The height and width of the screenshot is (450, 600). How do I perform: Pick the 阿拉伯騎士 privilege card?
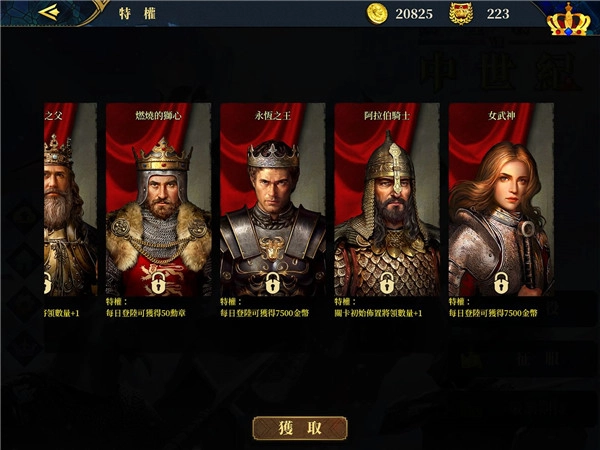point(387,200)
